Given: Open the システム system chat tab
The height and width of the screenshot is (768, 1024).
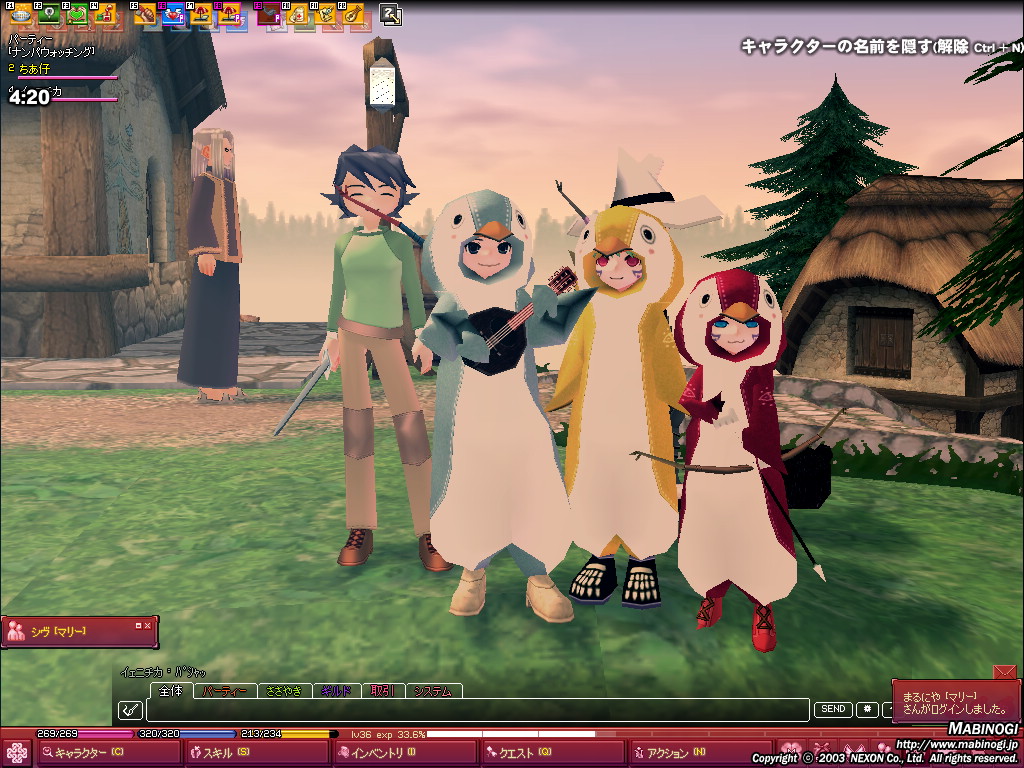Looking at the screenshot, I should point(432,691).
